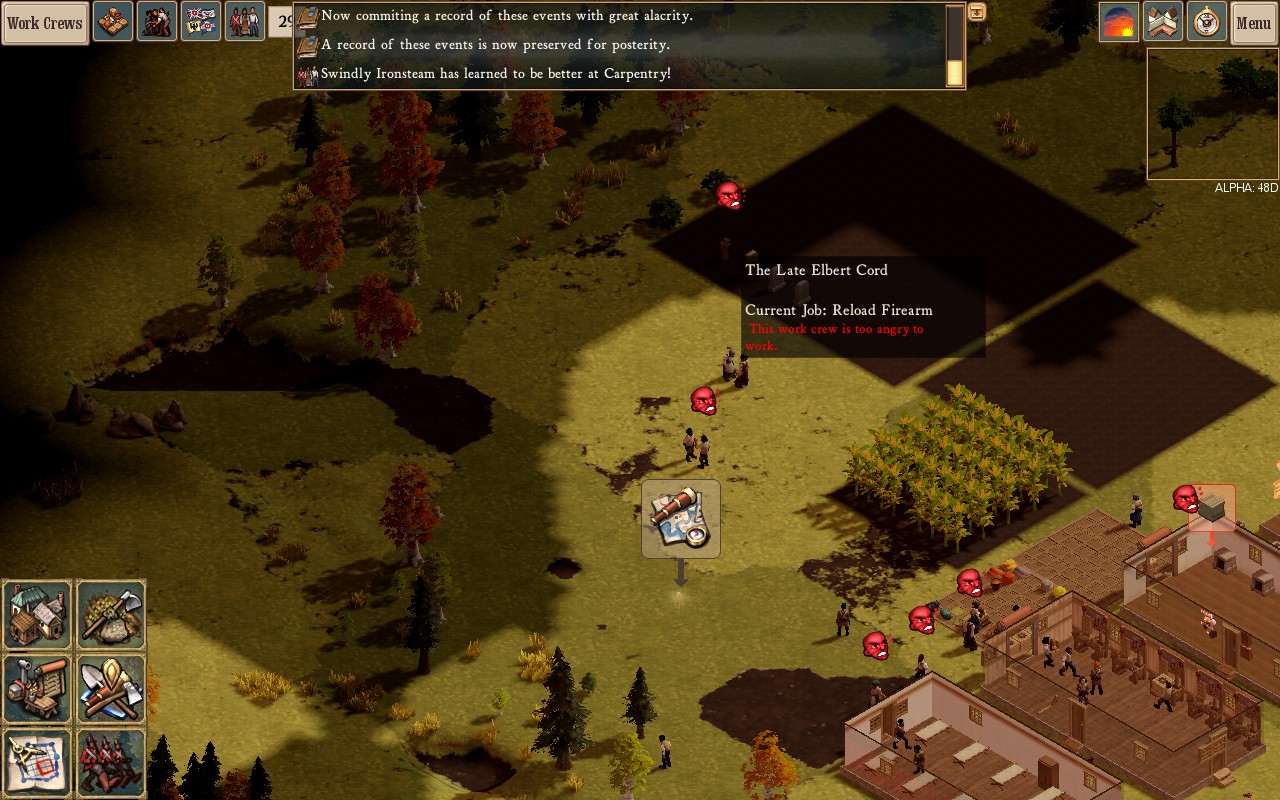Image resolution: width=1280 pixels, height=800 pixels.
Task: Open the redcoat soldiers military menu
Action: click(111, 762)
